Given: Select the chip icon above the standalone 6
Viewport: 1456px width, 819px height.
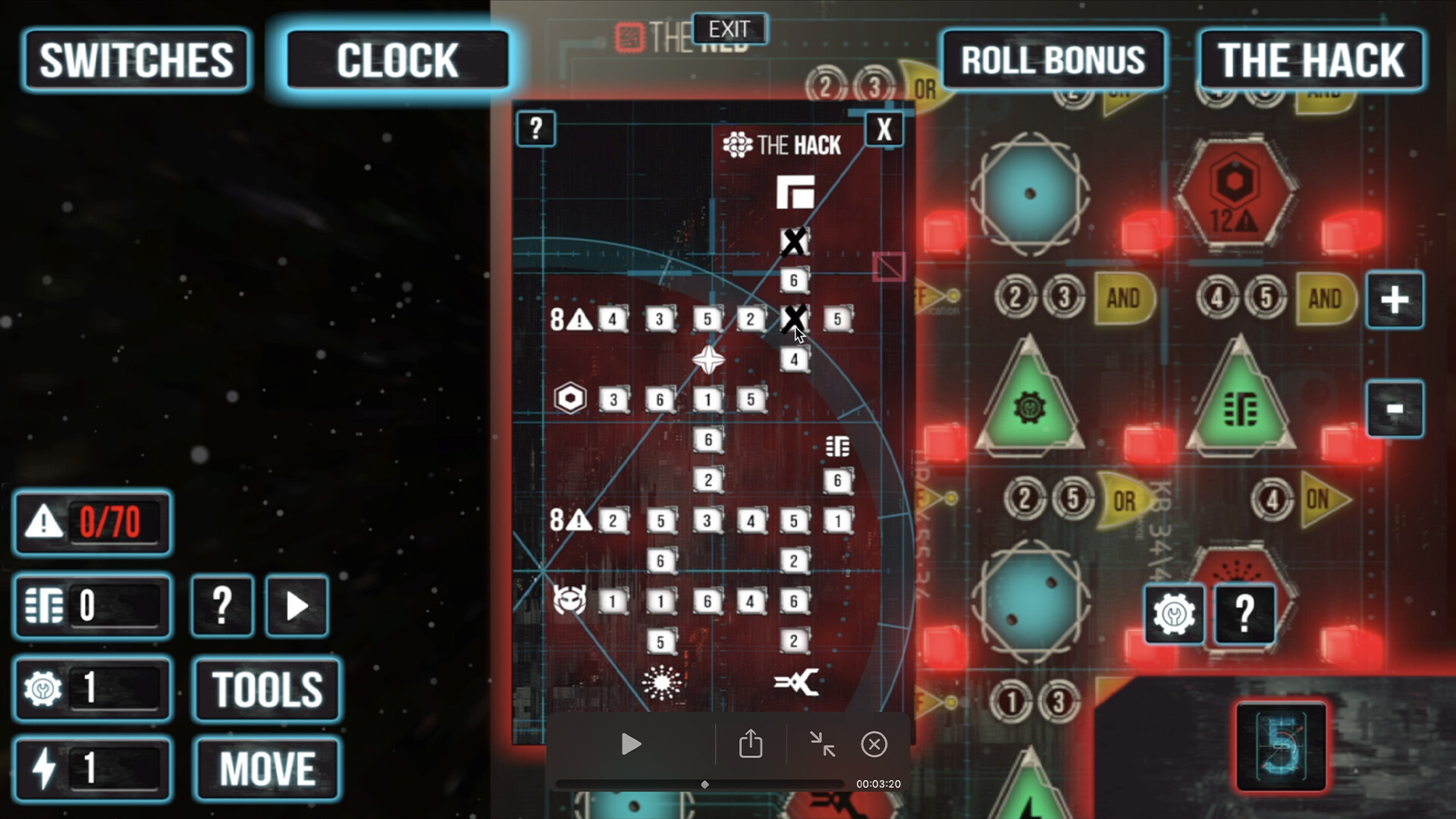Looking at the screenshot, I should coord(836,447).
